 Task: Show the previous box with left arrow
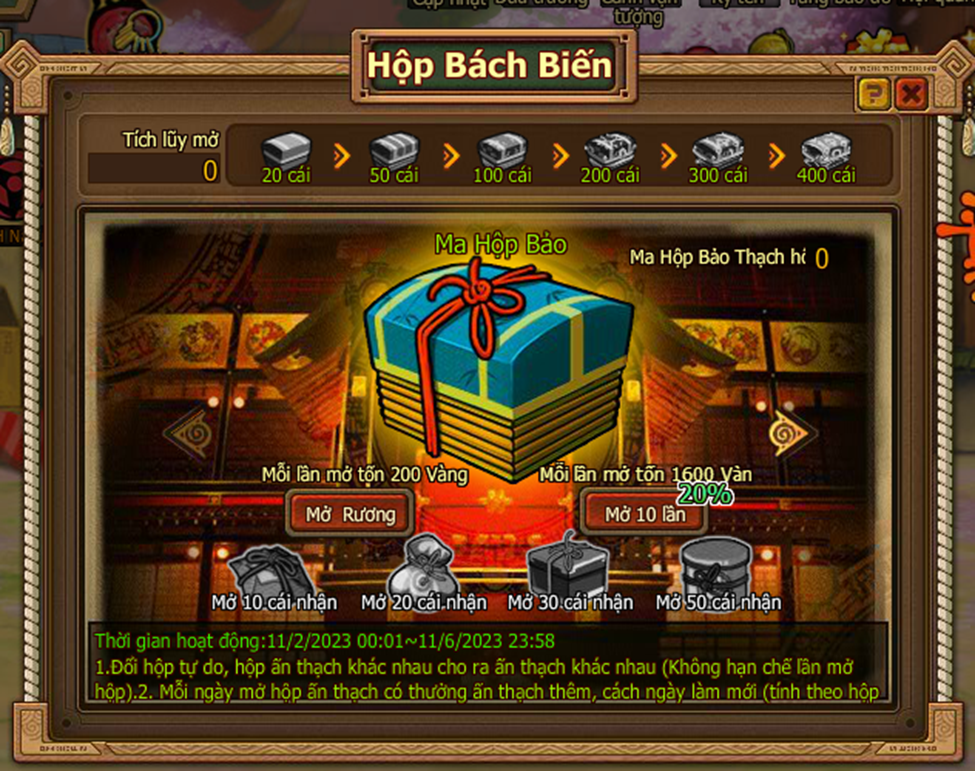pos(187,433)
